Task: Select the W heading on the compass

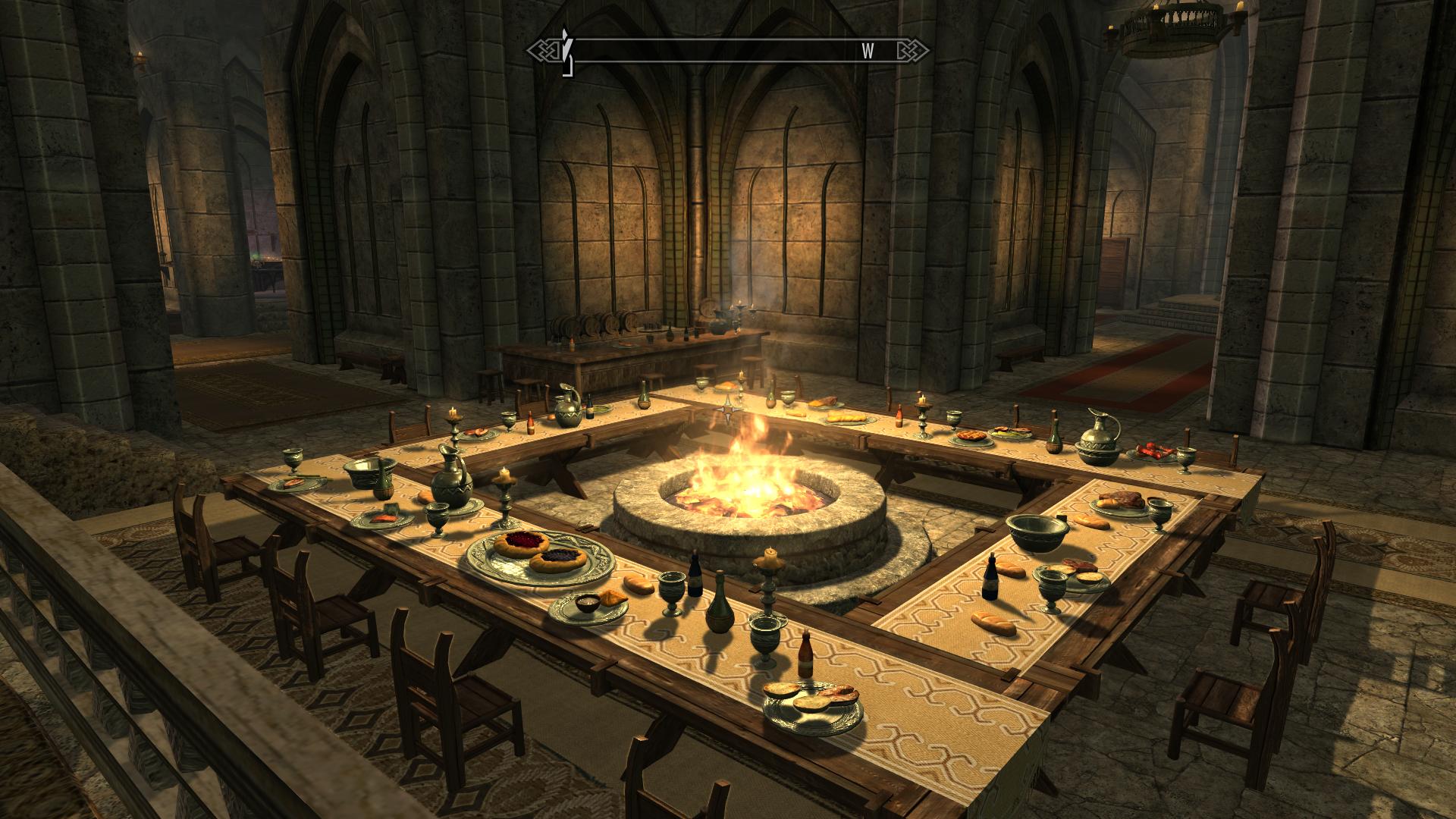Action: pos(868,51)
